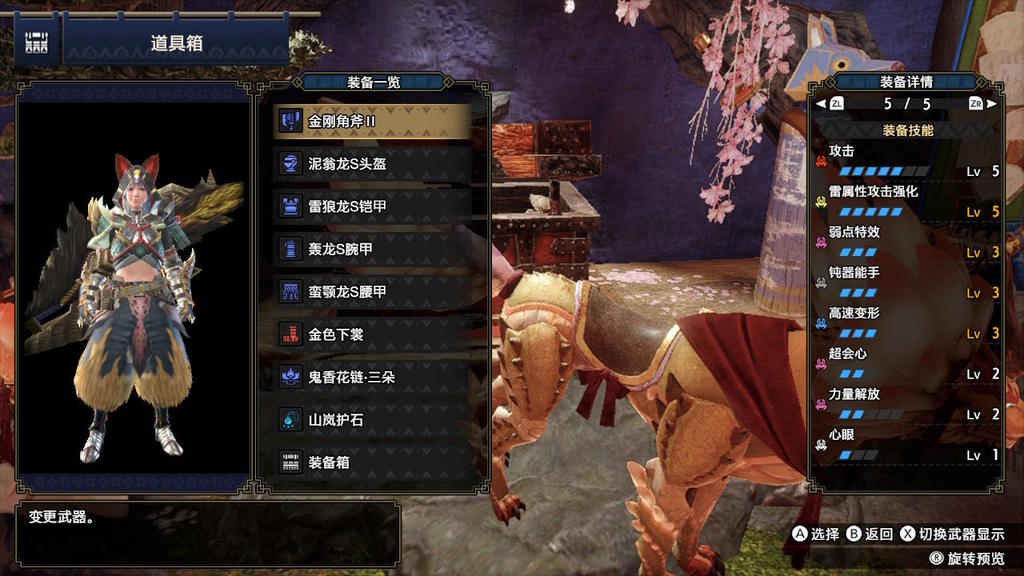Select the 心眼 skill row
The image size is (1024, 576).
pos(907,445)
